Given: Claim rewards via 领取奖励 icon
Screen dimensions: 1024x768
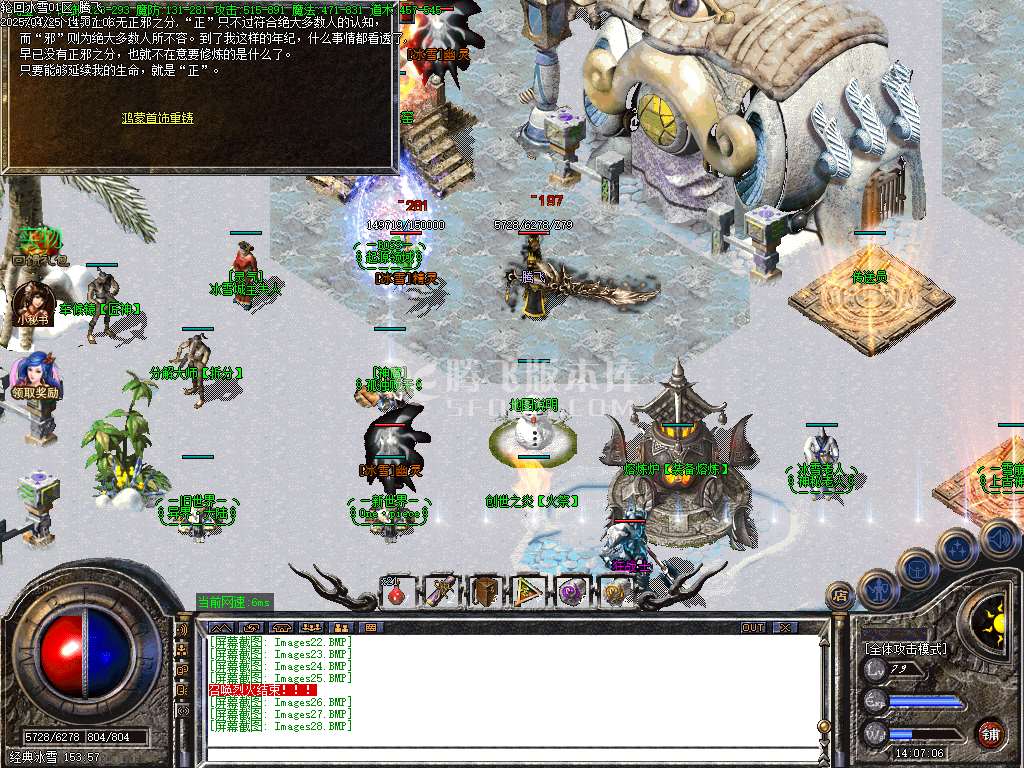Looking at the screenshot, I should click(x=37, y=376).
